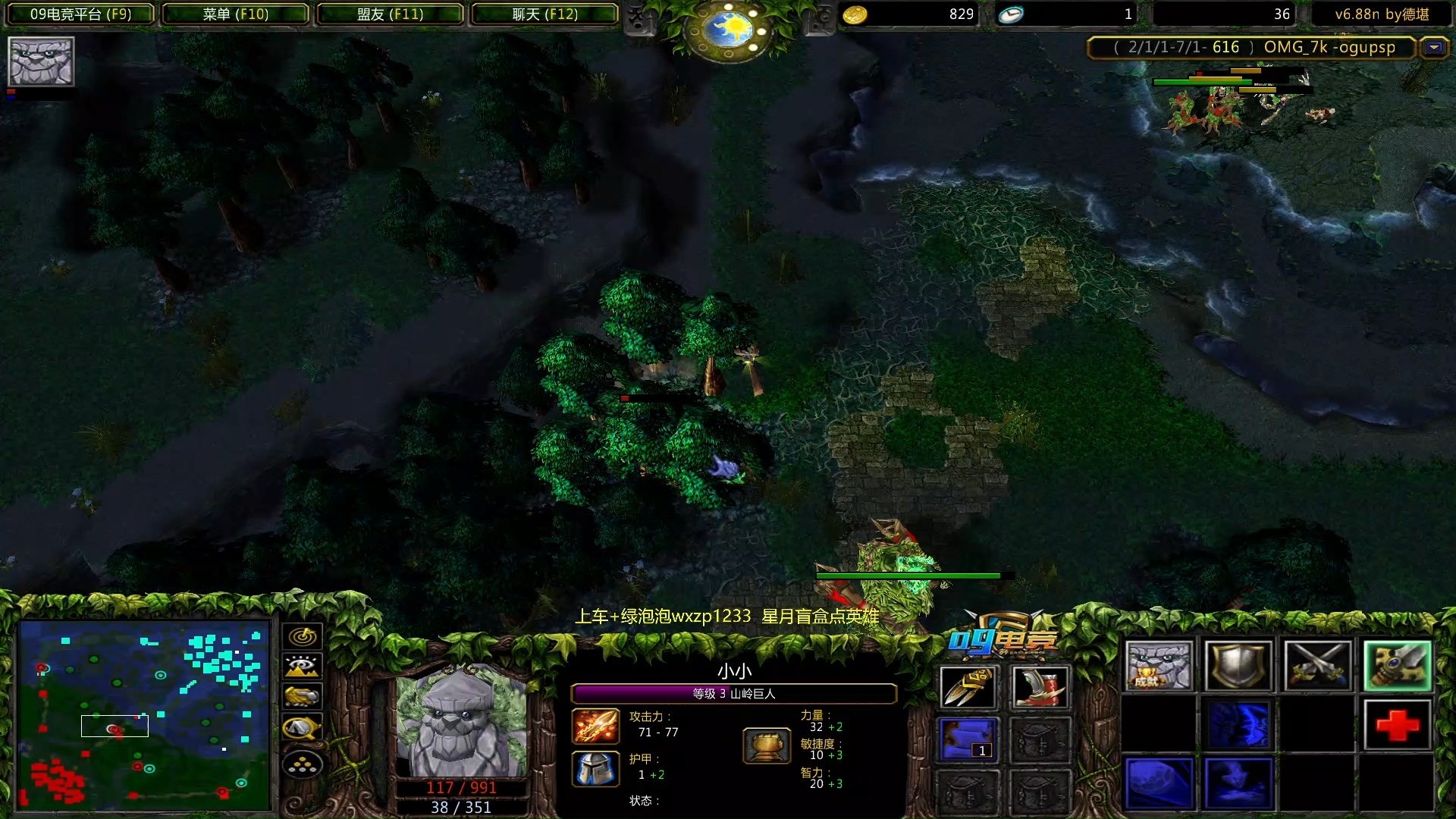Toggle minimap creep camp display button
The width and height of the screenshot is (1456, 819).
[x=303, y=728]
